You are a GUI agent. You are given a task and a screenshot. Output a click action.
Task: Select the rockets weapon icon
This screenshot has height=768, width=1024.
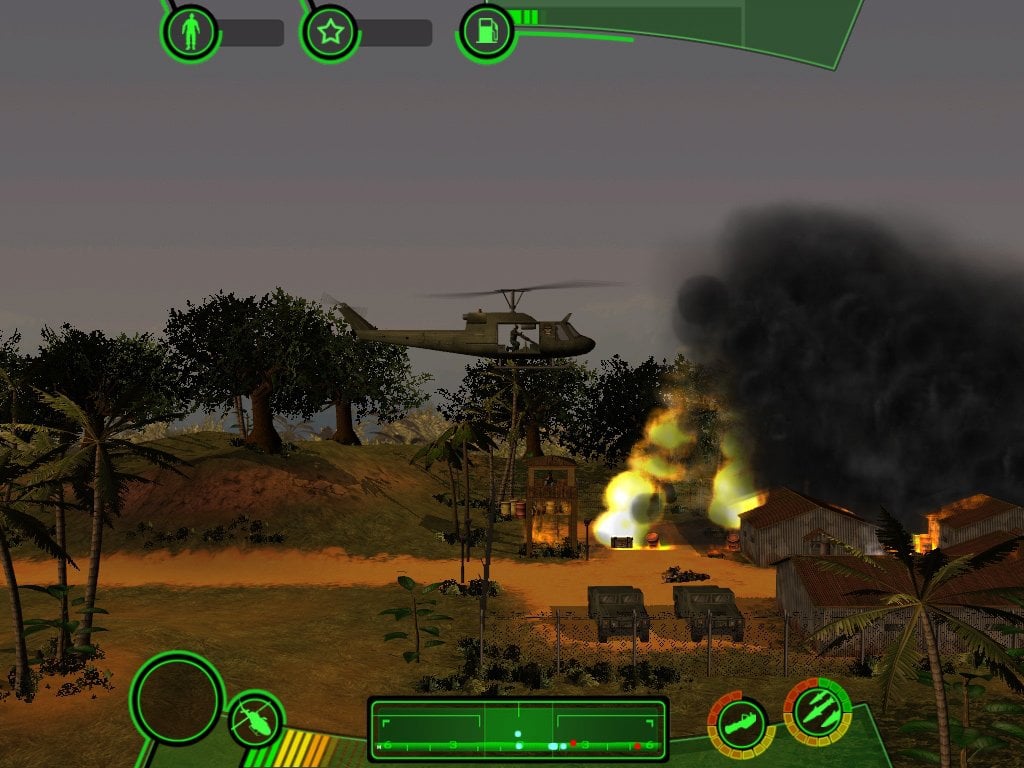pyautogui.click(x=817, y=711)
